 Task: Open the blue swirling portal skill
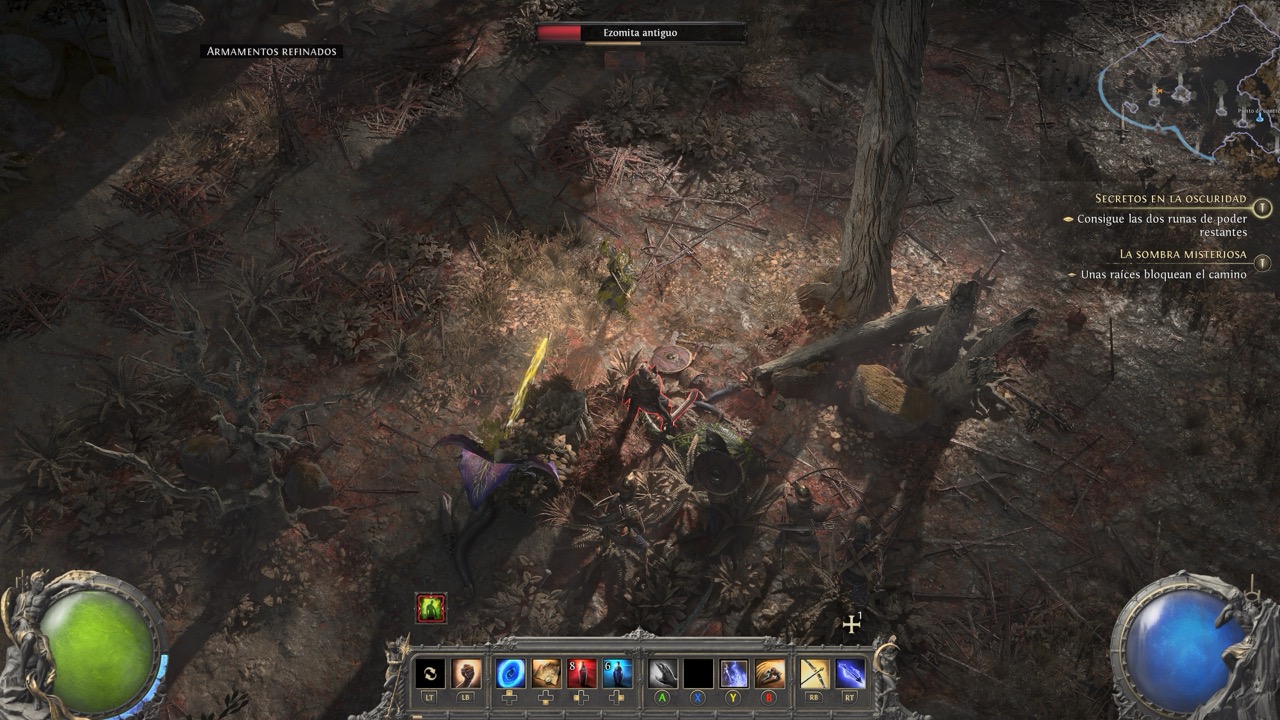[511, 673]
